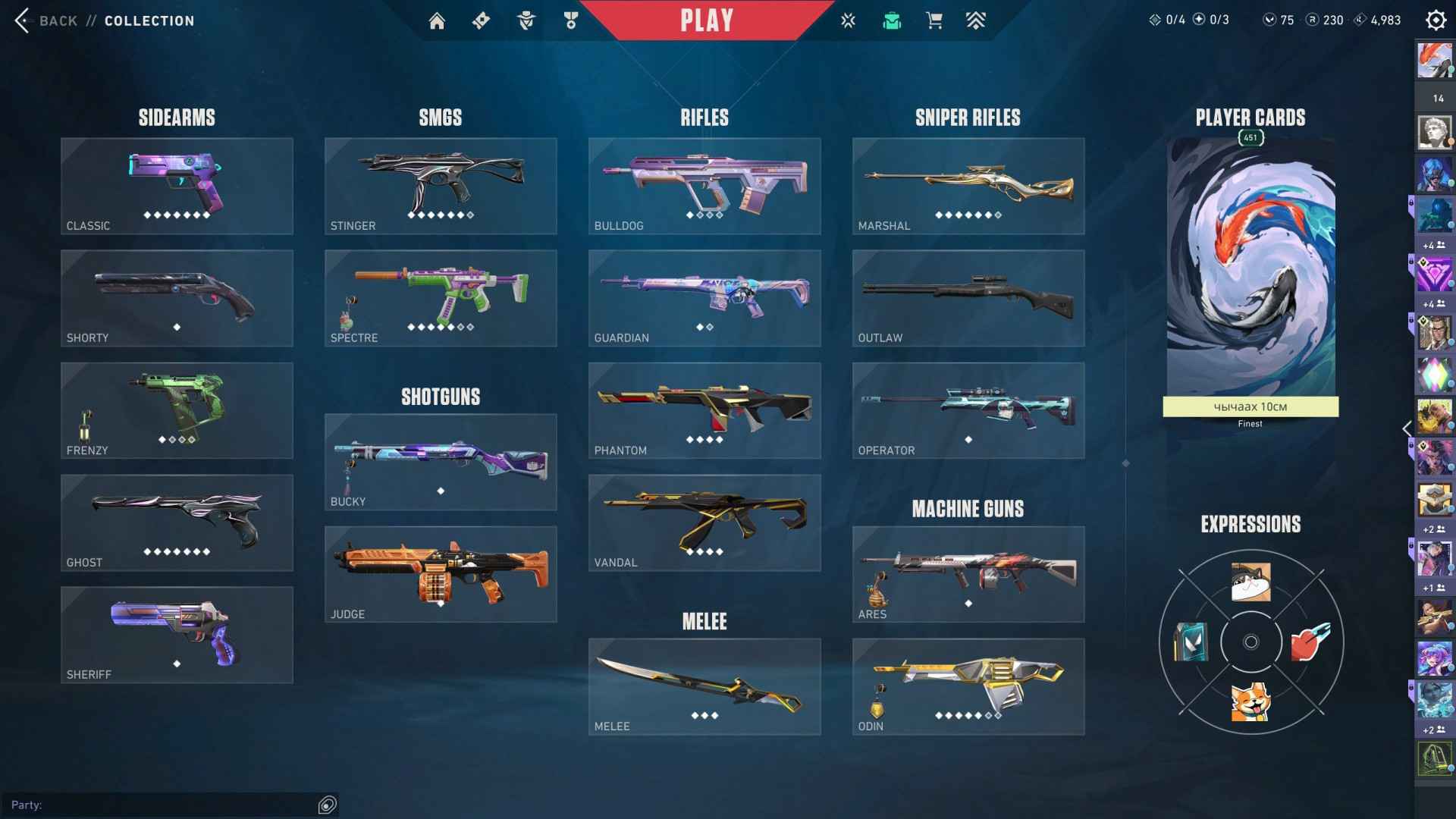This screenshot has height=819, width=1456.
Task: Click the PLAY button
Action: 708,20
